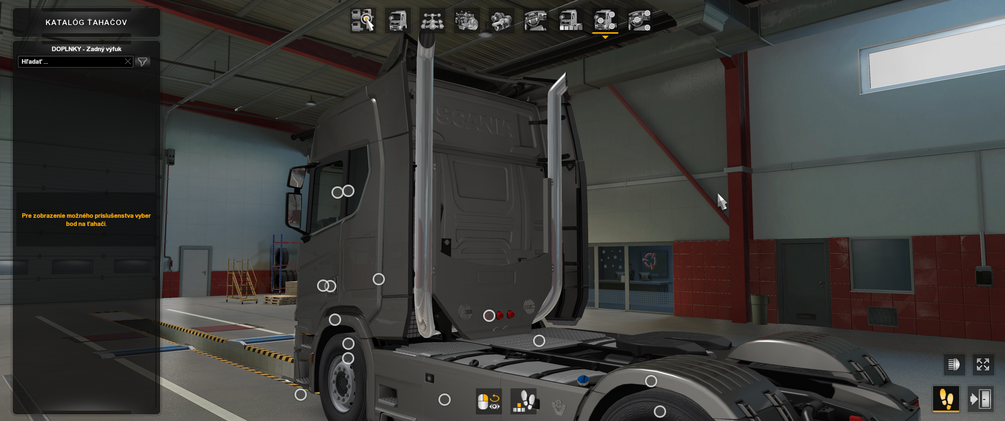The width and height of the screenshot is (1005, 421).
Task: Toggle the highlighted footprints walk mode
Action: click(x=945, y=399)
